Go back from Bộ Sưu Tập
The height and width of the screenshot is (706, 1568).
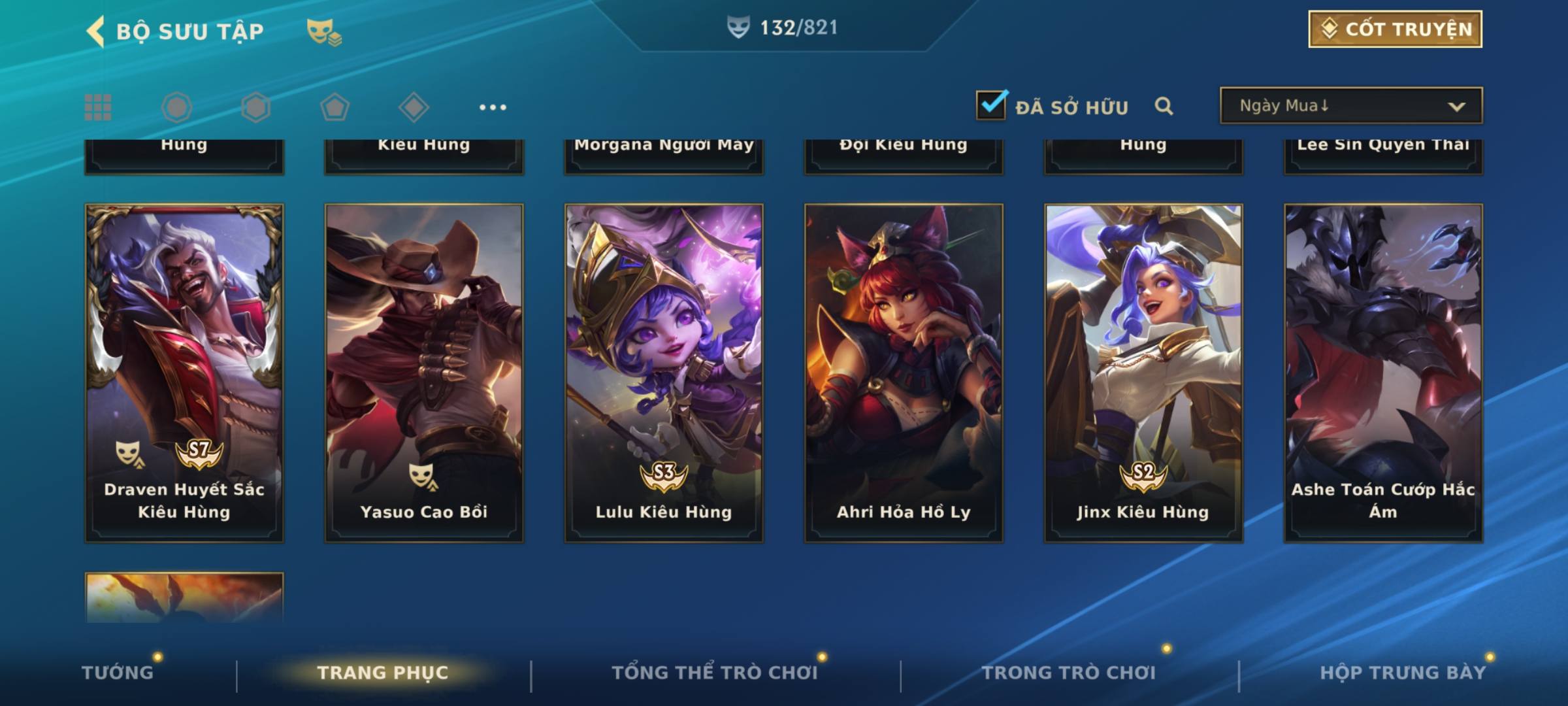click(95, 31)
